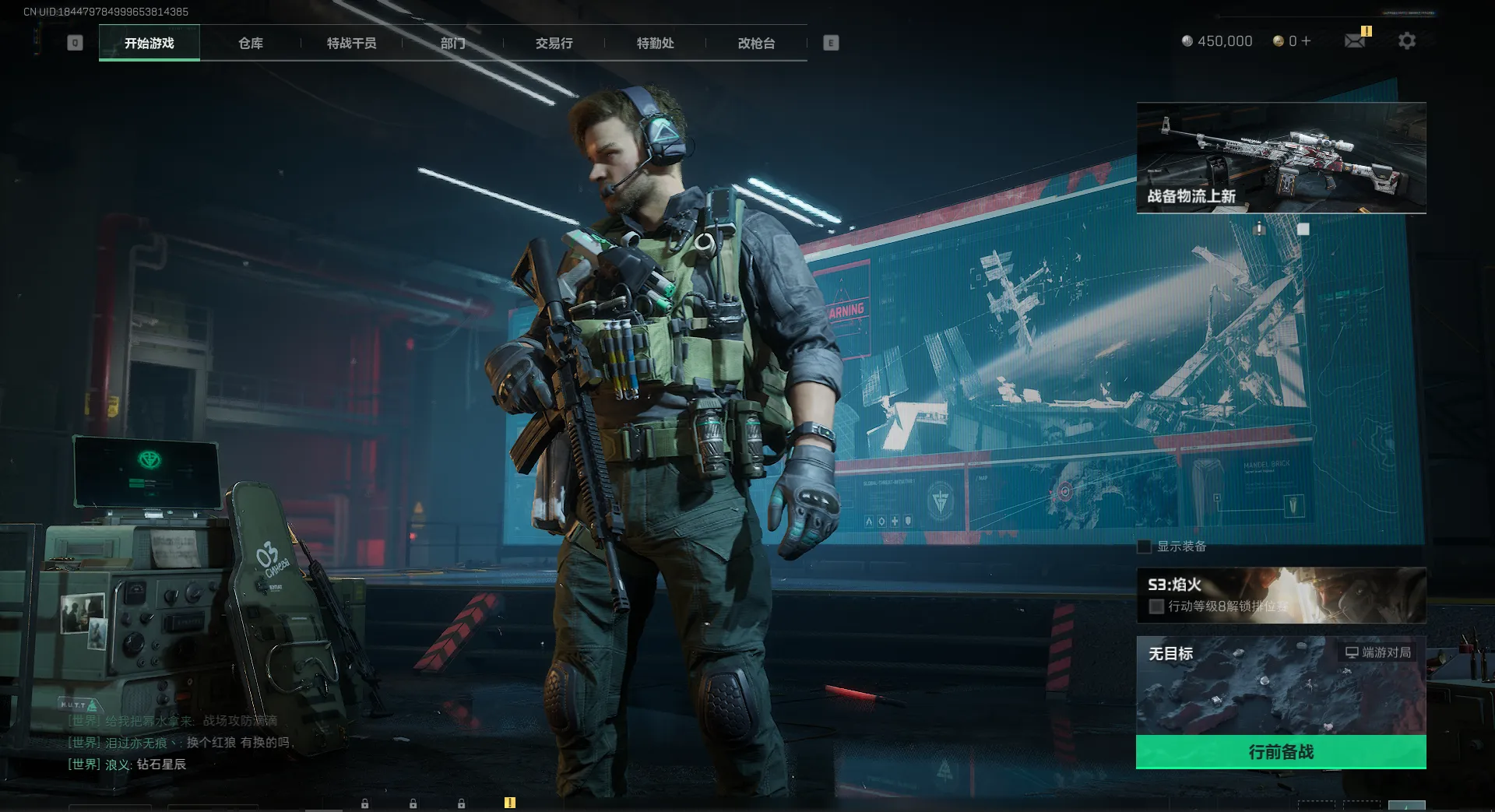View the 战备物流上新 weapon banner

point(1281,157)
